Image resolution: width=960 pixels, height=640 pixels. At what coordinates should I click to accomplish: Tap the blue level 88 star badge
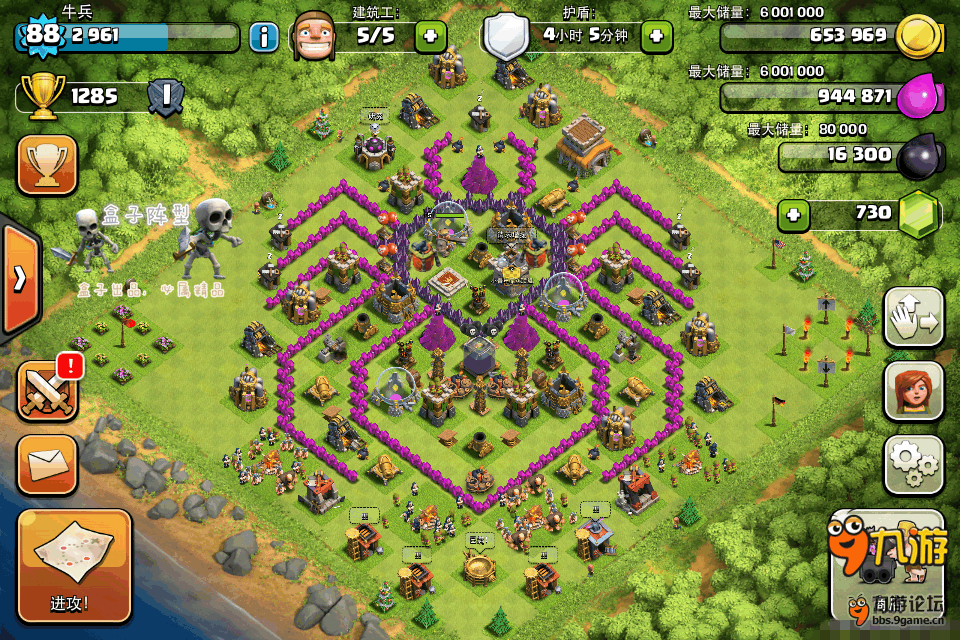[43, 35]
